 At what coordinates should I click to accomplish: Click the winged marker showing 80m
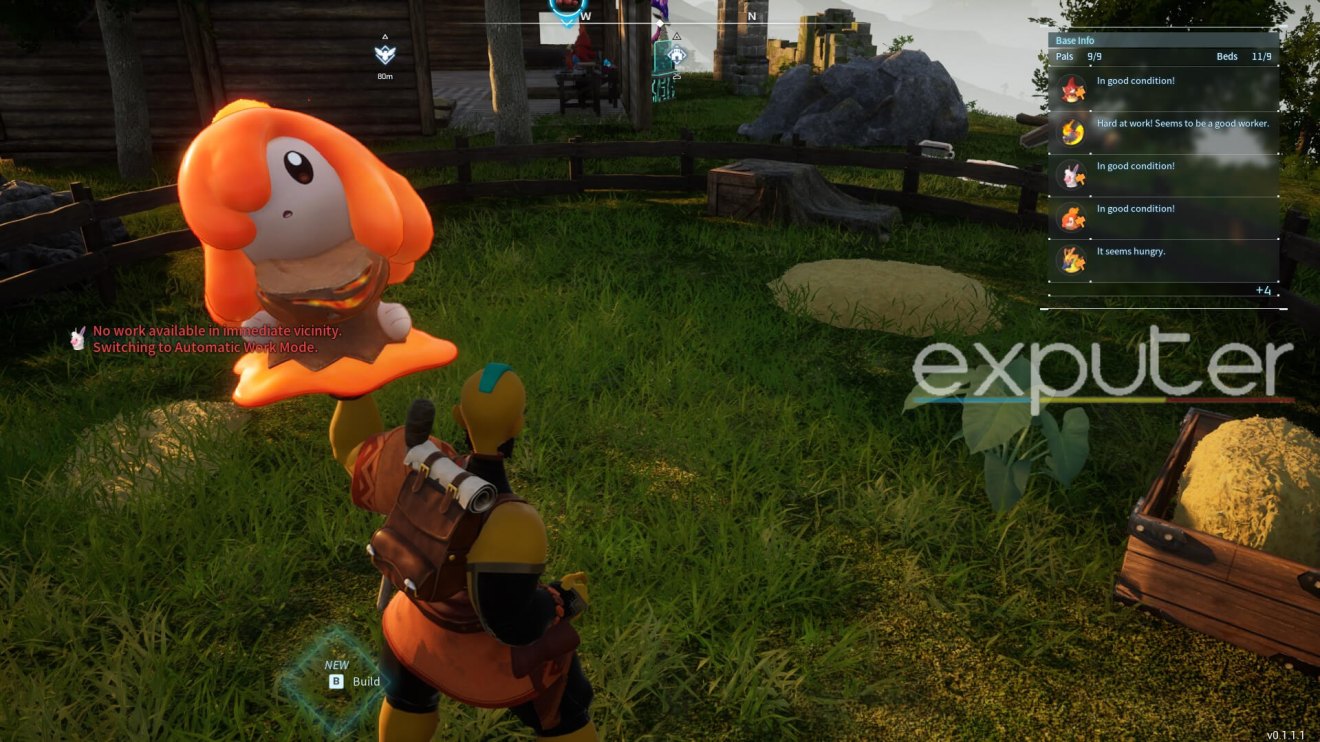(385, 54)
